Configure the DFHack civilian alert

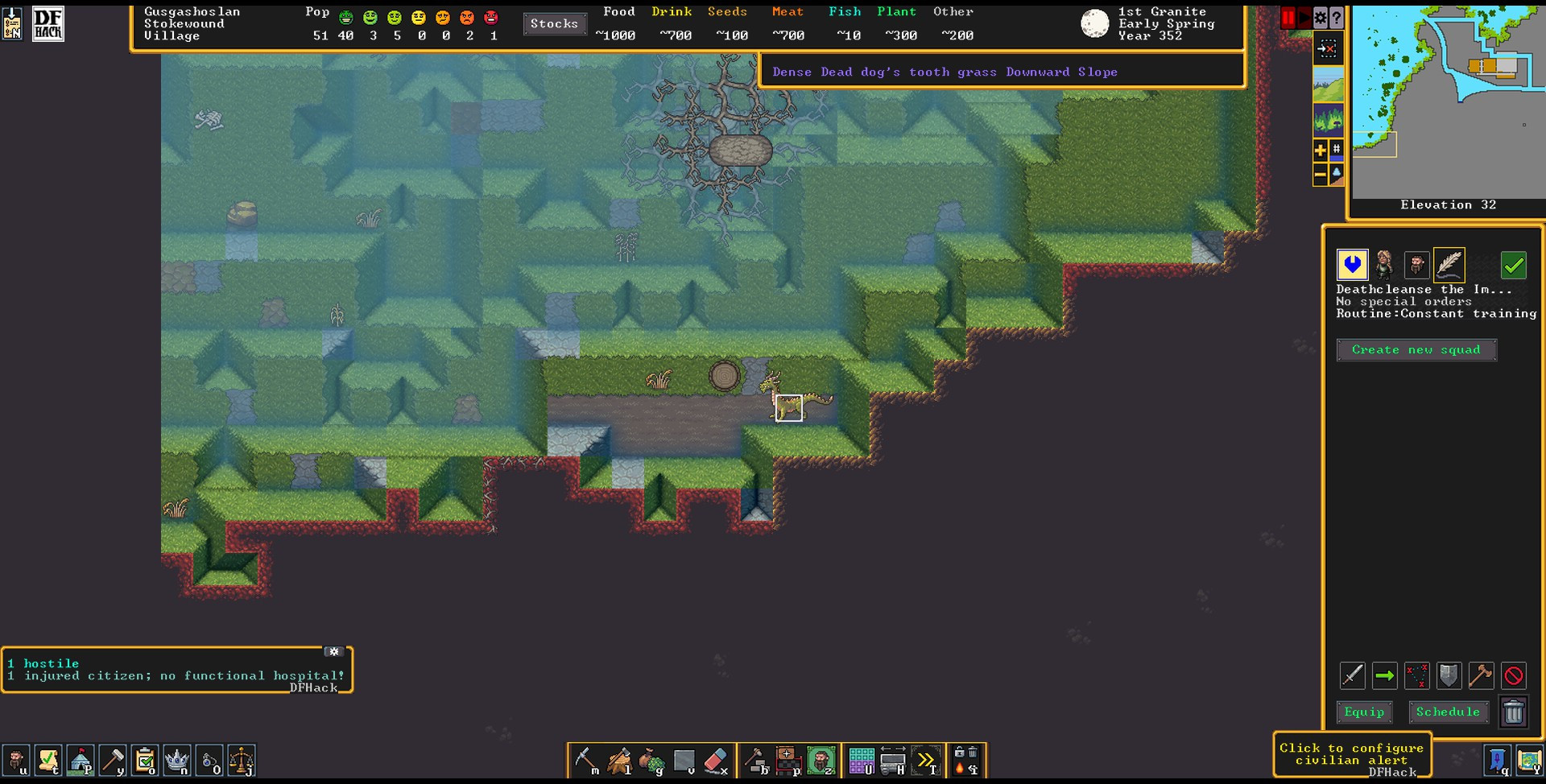[1351, 754]
